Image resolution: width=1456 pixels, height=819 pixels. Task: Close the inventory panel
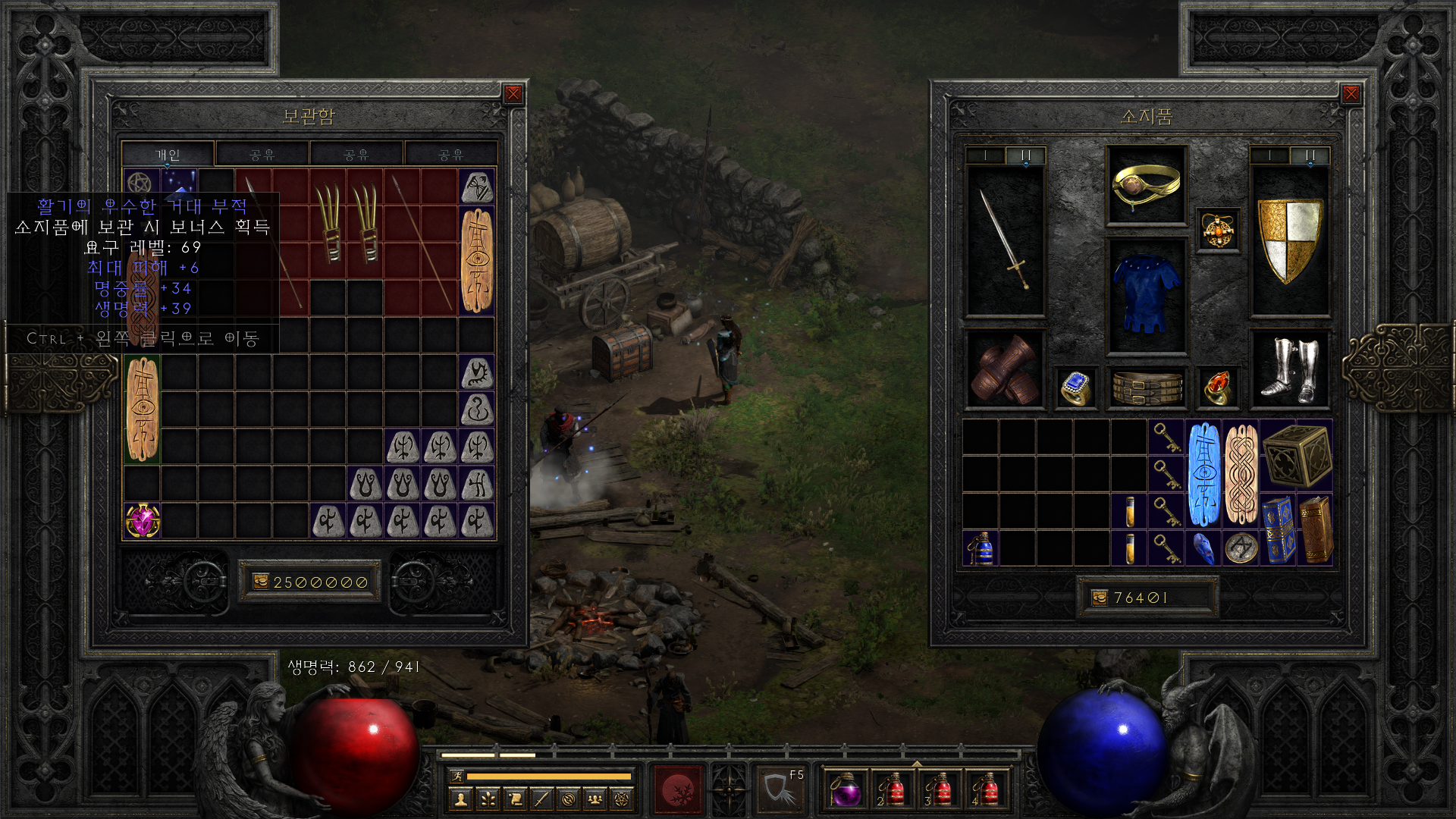[x=1351, y=94]
